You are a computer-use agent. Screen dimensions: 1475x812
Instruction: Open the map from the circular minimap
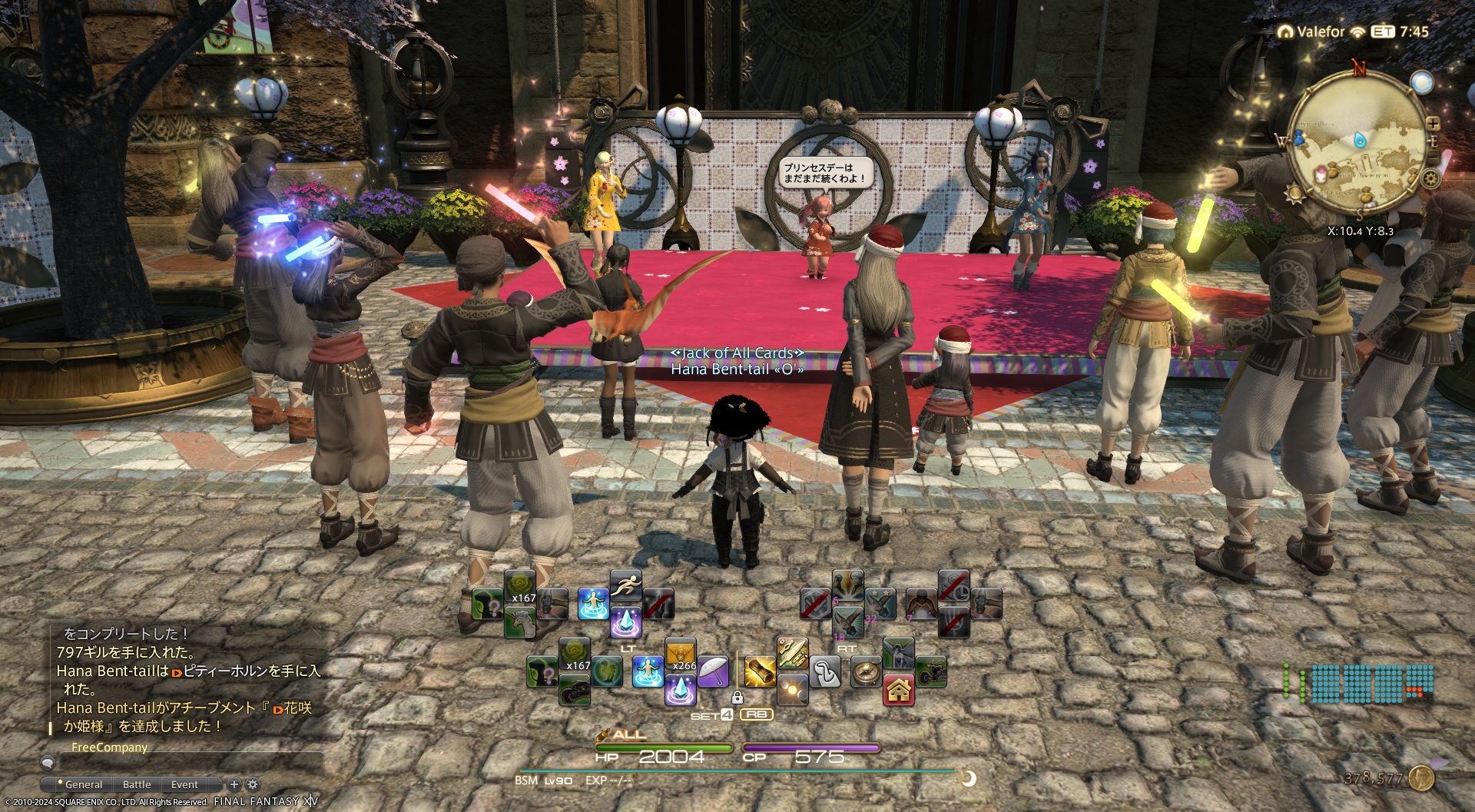point(1355,144)
